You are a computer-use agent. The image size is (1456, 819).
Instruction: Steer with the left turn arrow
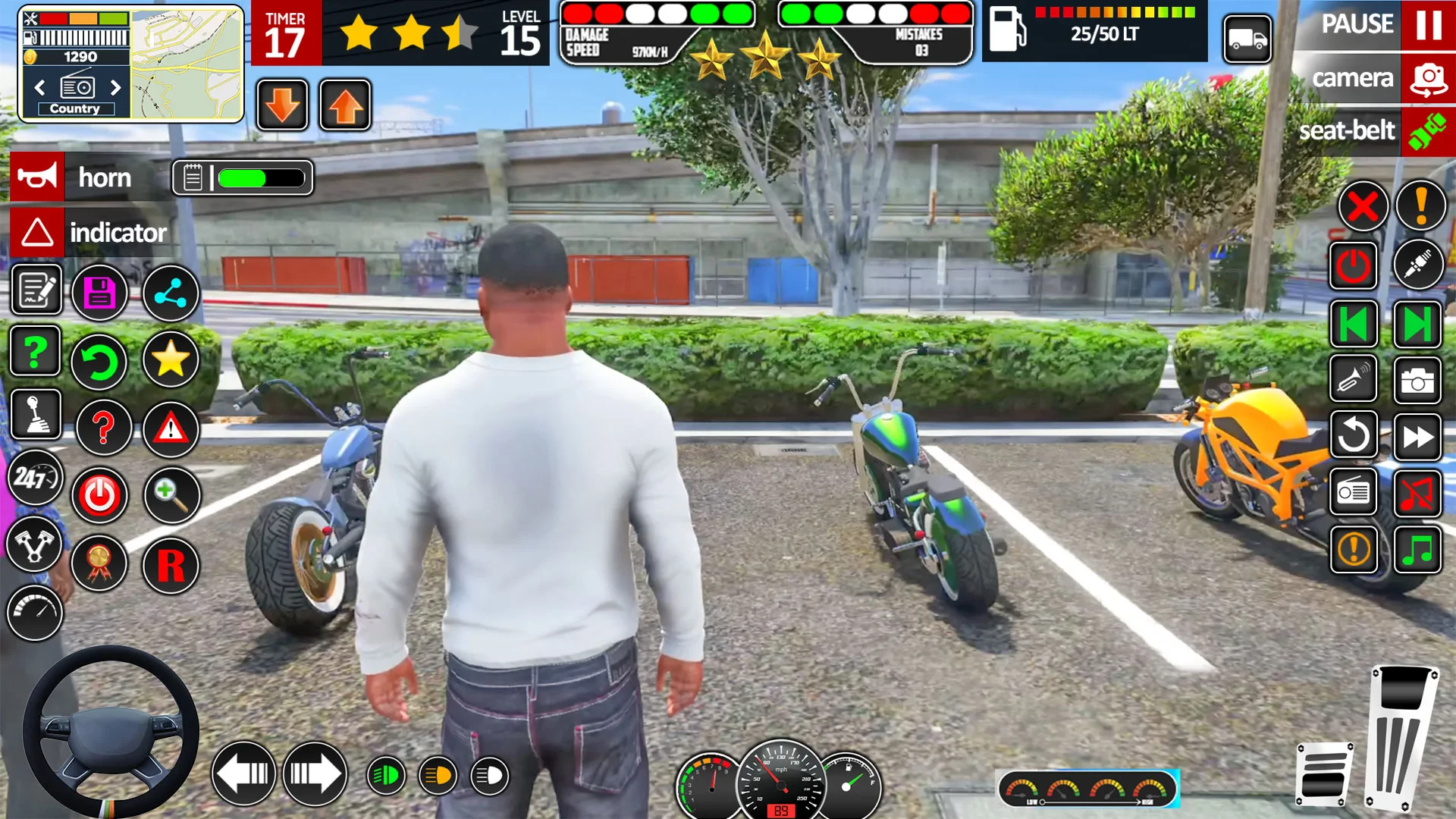(243, 774)
